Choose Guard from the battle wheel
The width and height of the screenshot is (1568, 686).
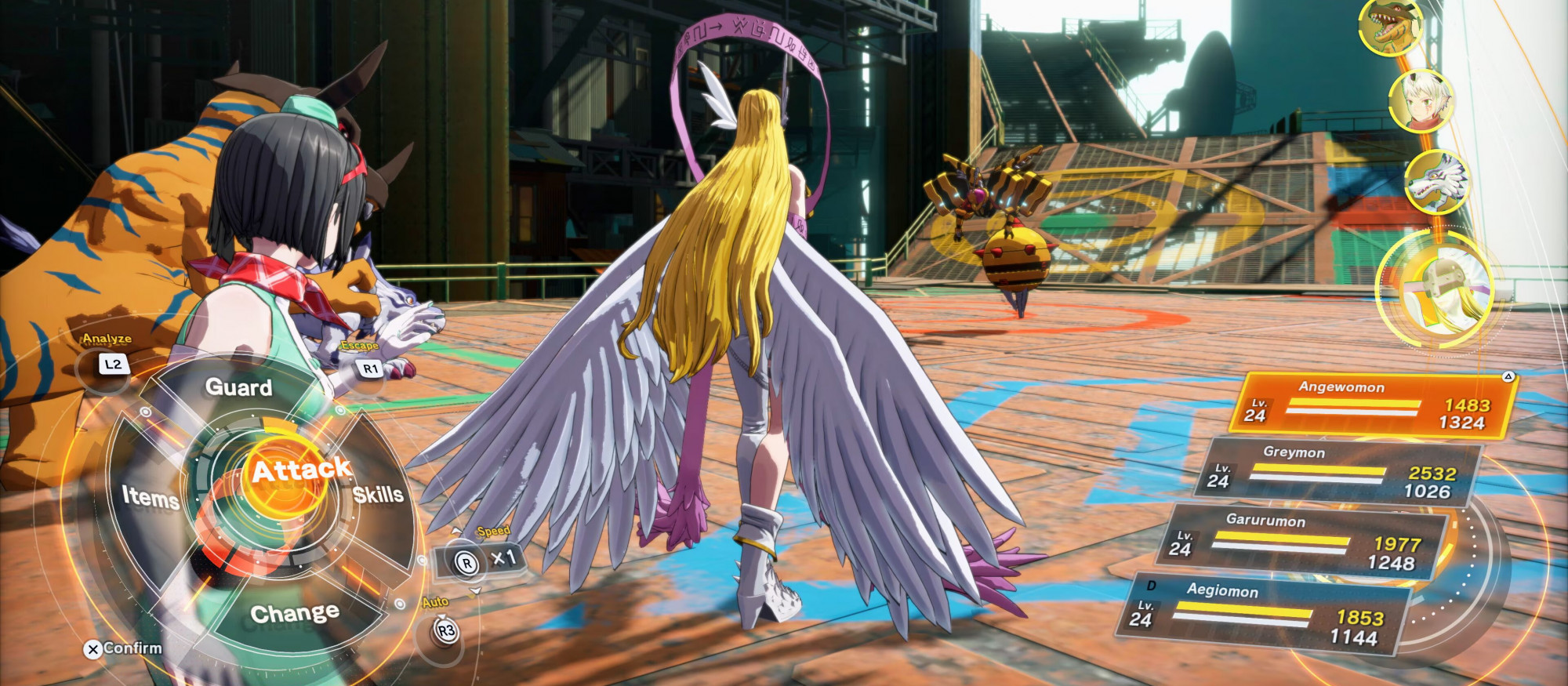tap(238, 387)
